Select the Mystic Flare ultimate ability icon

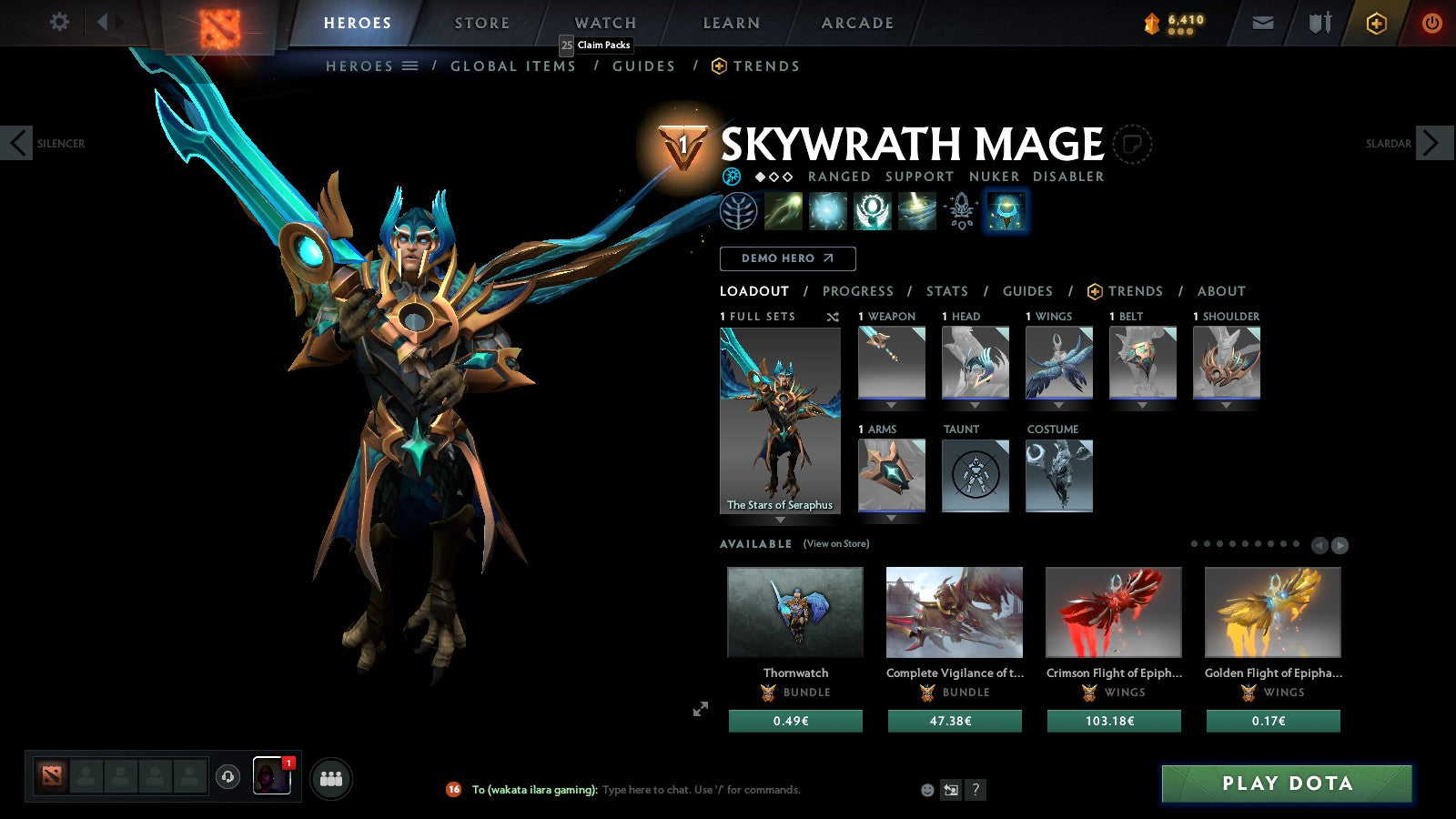[915, 211]
